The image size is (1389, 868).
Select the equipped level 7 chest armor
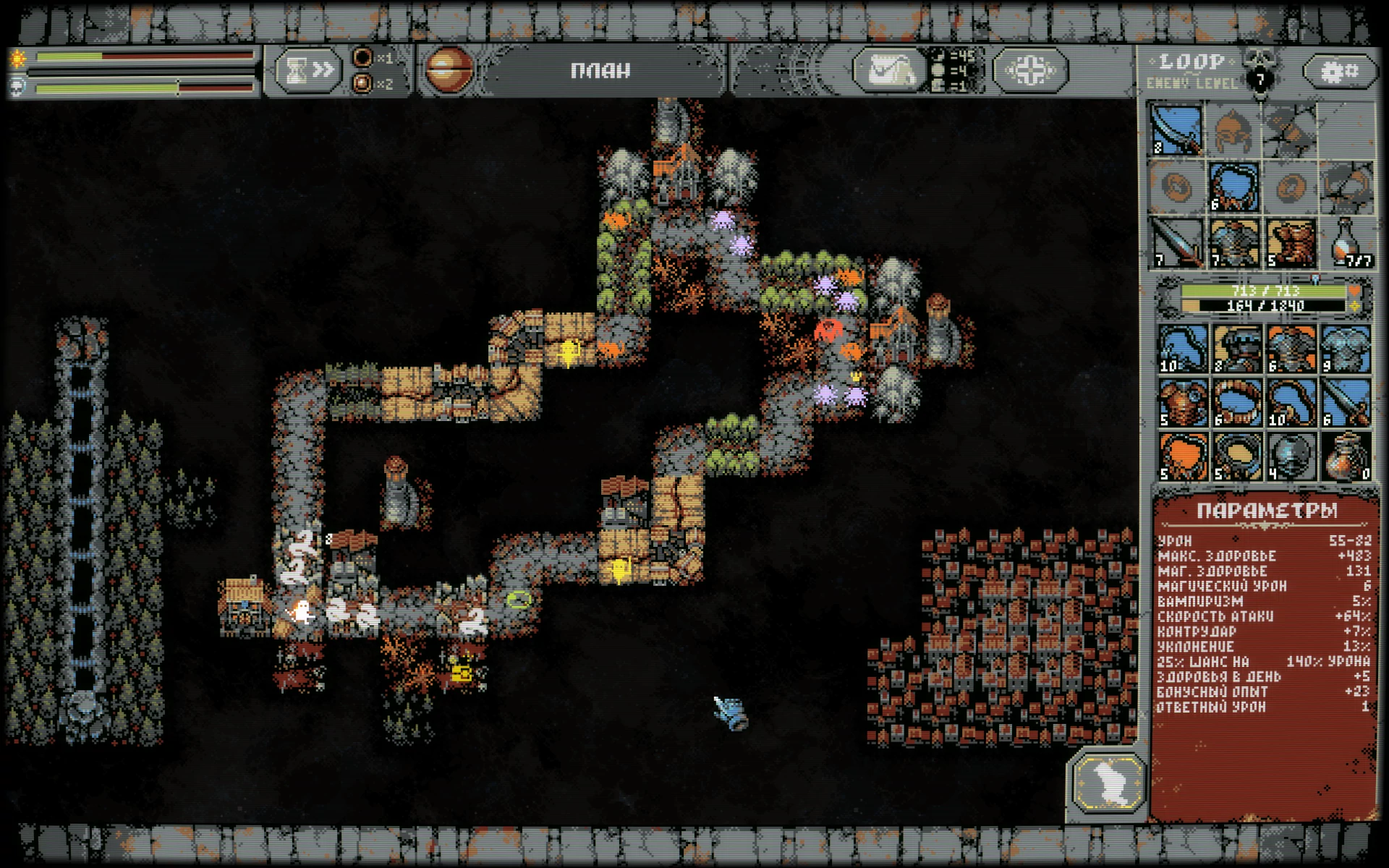point(1233,243)
